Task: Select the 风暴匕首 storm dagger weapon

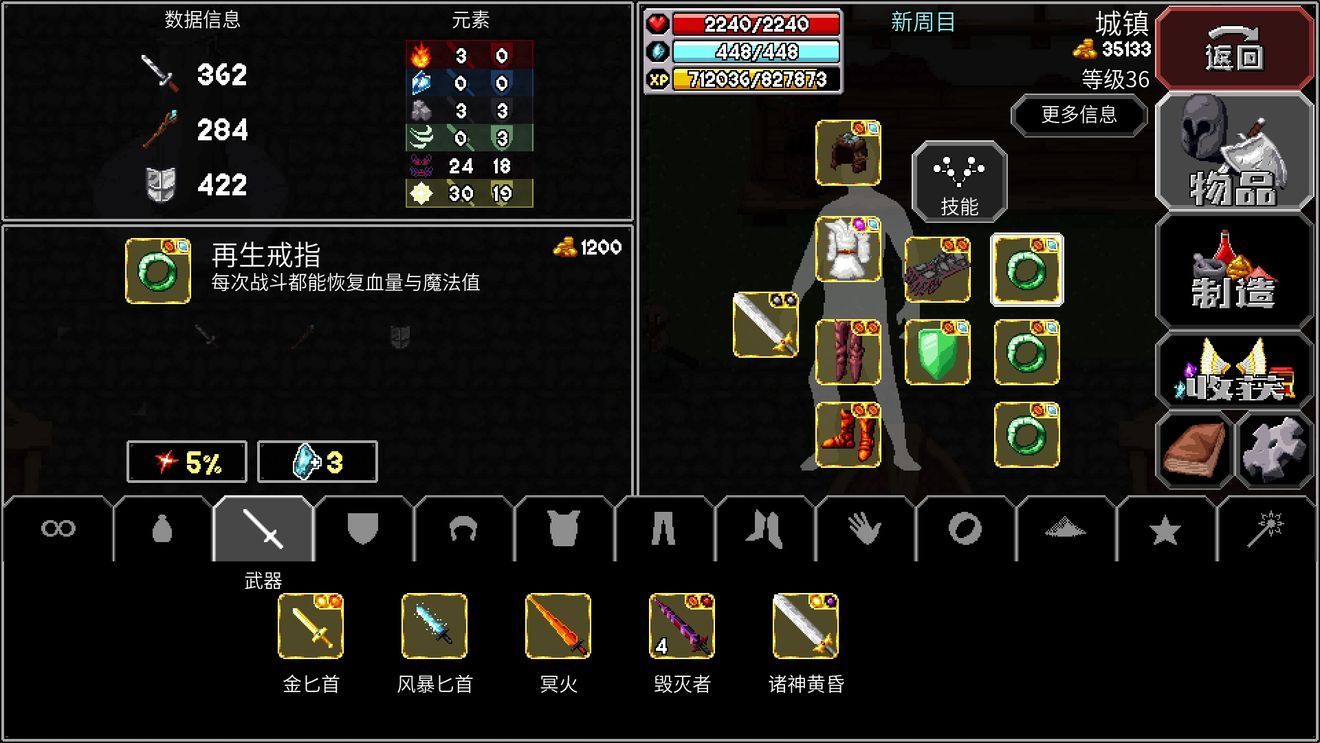Action: 434,627
